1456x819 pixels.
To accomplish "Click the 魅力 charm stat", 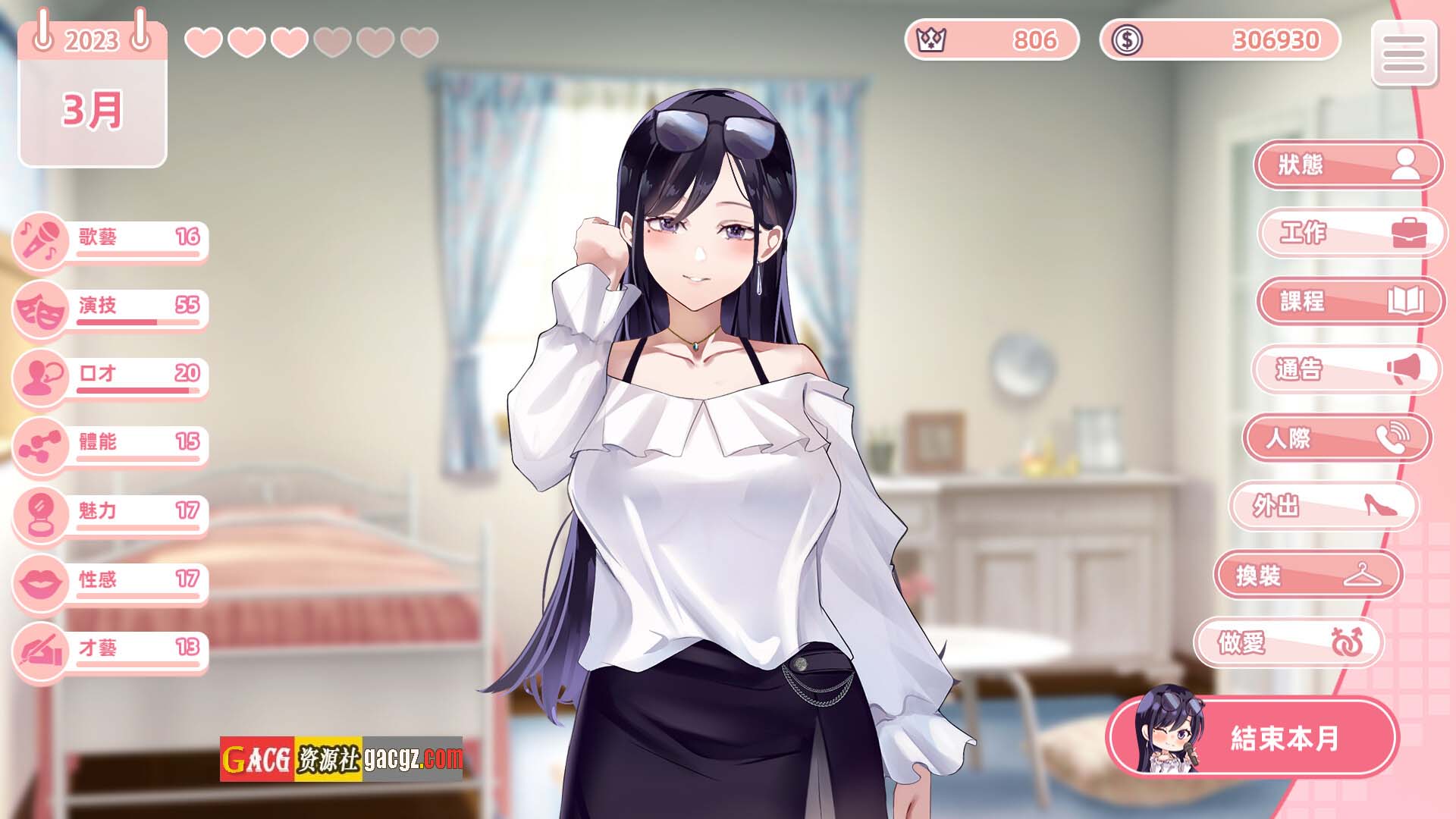I will [111, 513].
